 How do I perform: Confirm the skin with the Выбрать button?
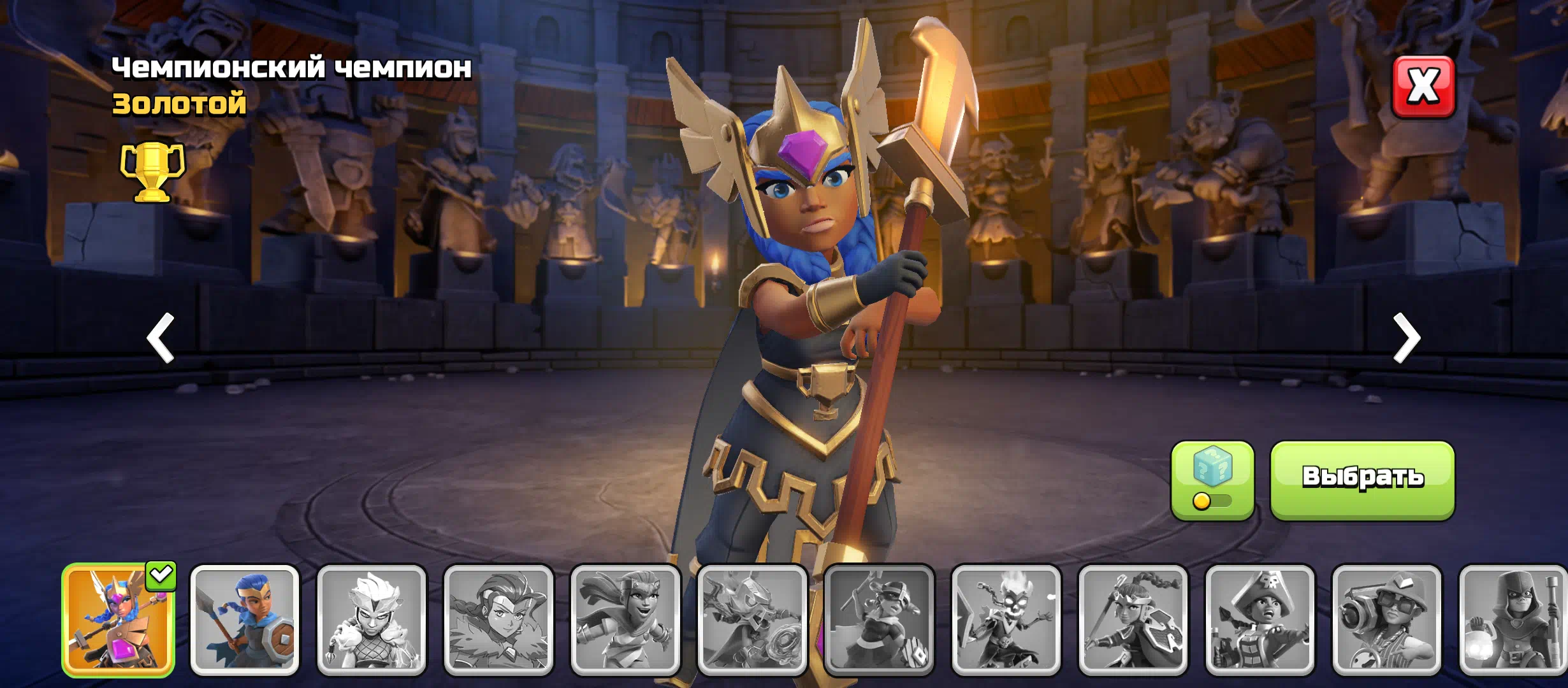coord(1362,480)
